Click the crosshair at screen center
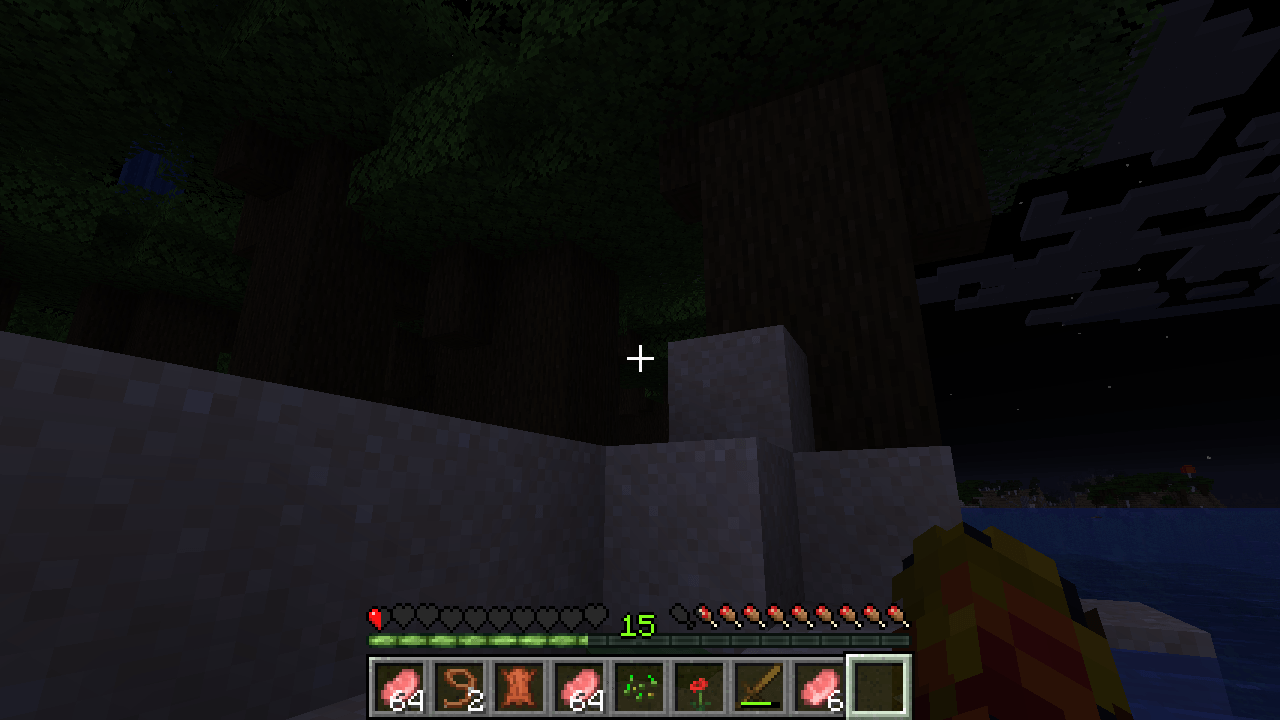Viewport: 1280px width, 720px height. click(x=640, y=357)
